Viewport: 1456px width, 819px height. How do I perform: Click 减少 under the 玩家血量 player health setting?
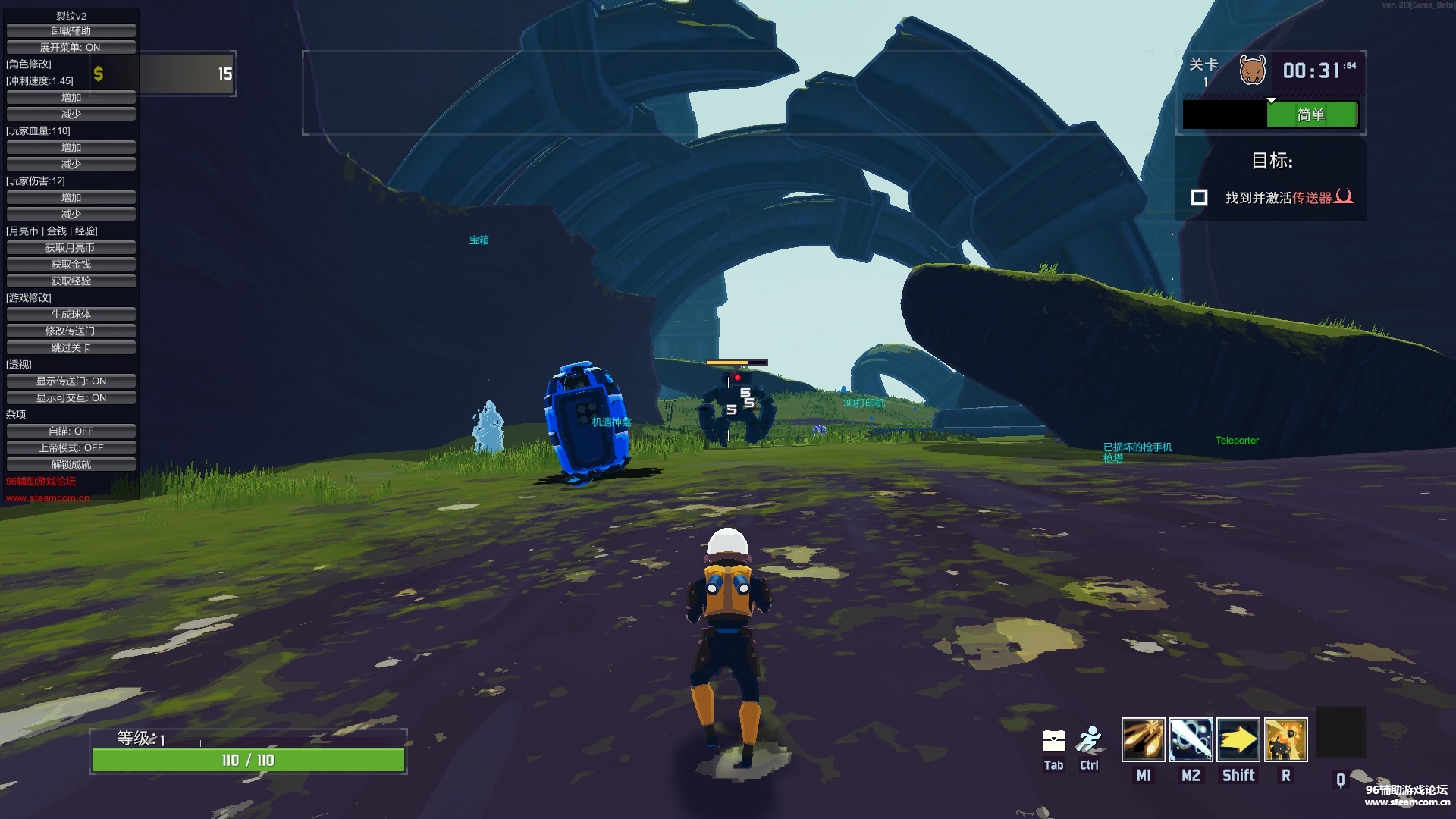coord(71,165)
